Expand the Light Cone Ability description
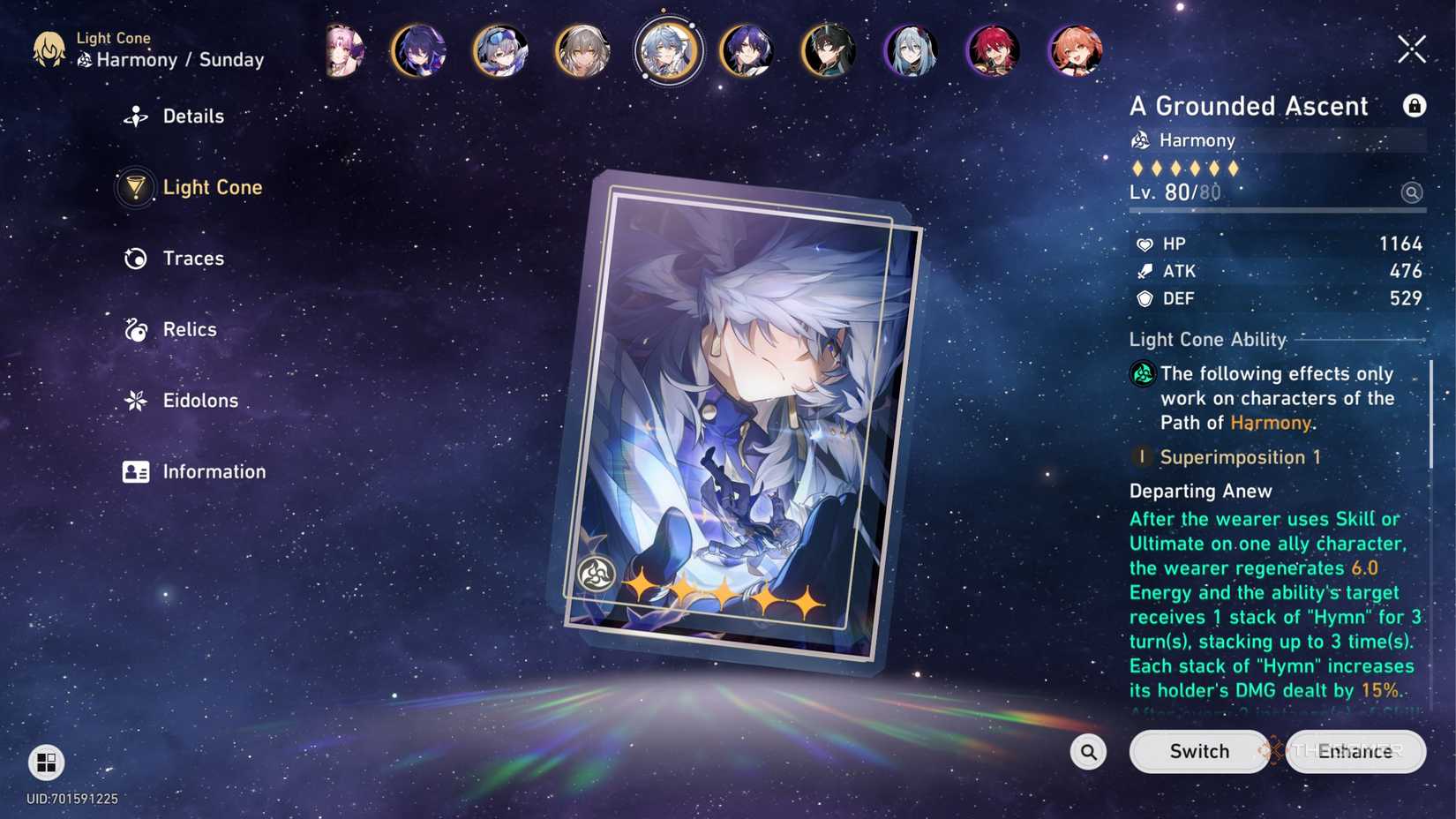This screenshot has height=819, width=1456. click(x=1271, y=574)
